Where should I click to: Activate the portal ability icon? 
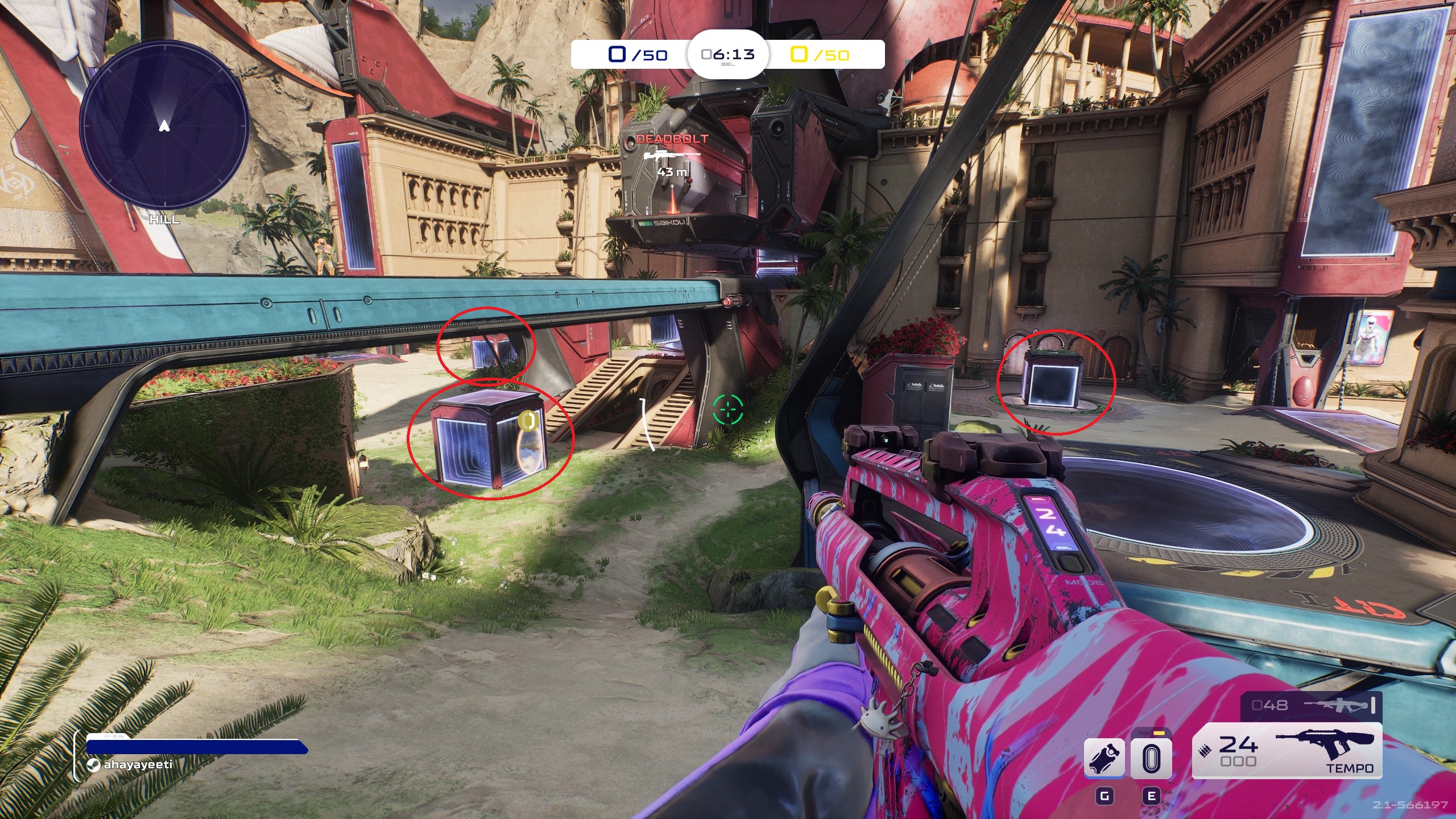coord(1151,758)
